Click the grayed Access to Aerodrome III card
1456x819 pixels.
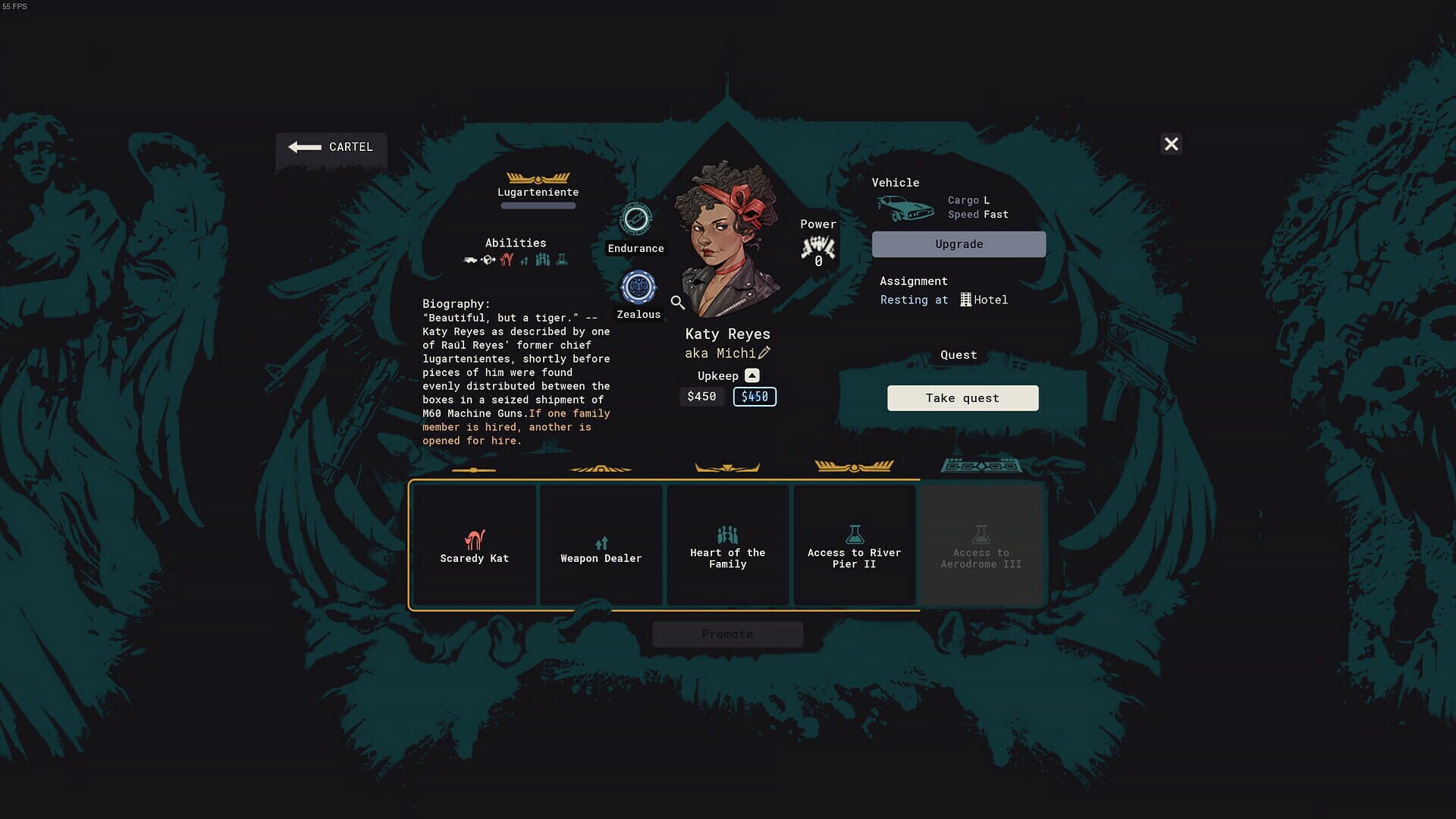981,544
